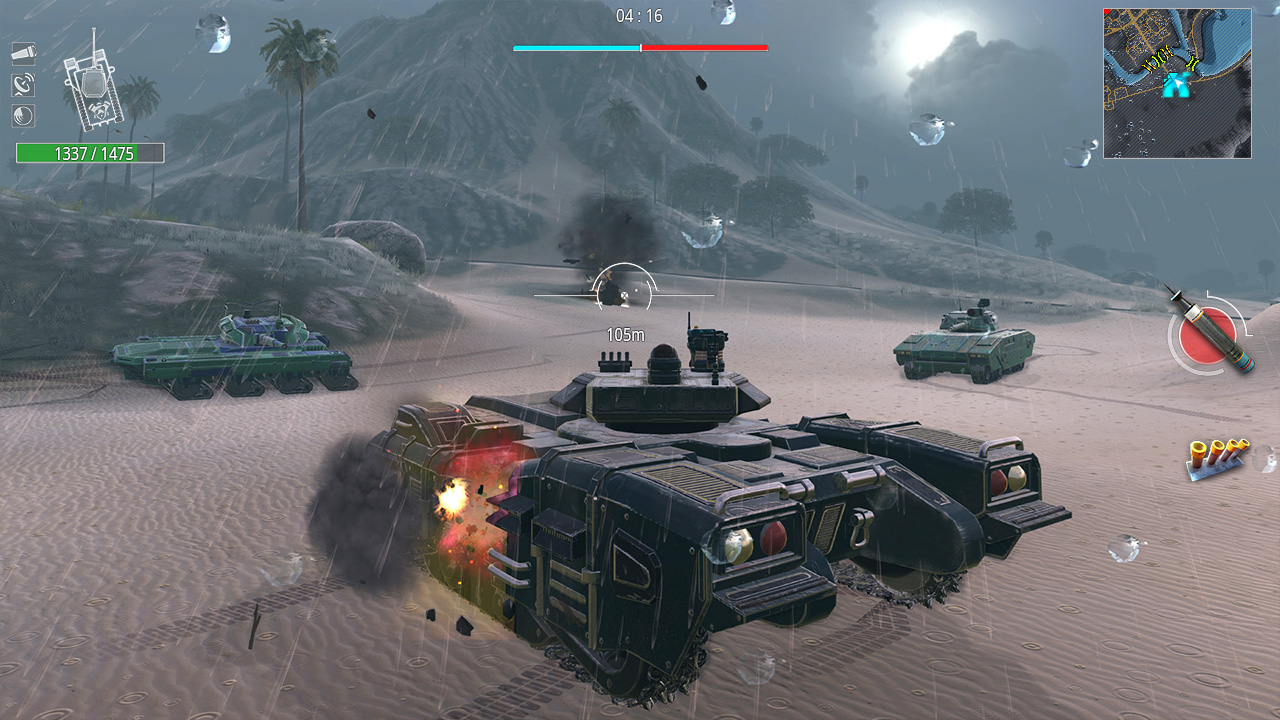Tap the red enemy team health bar
Viewport: 1280px width, 720px height.
click(703, 46)
